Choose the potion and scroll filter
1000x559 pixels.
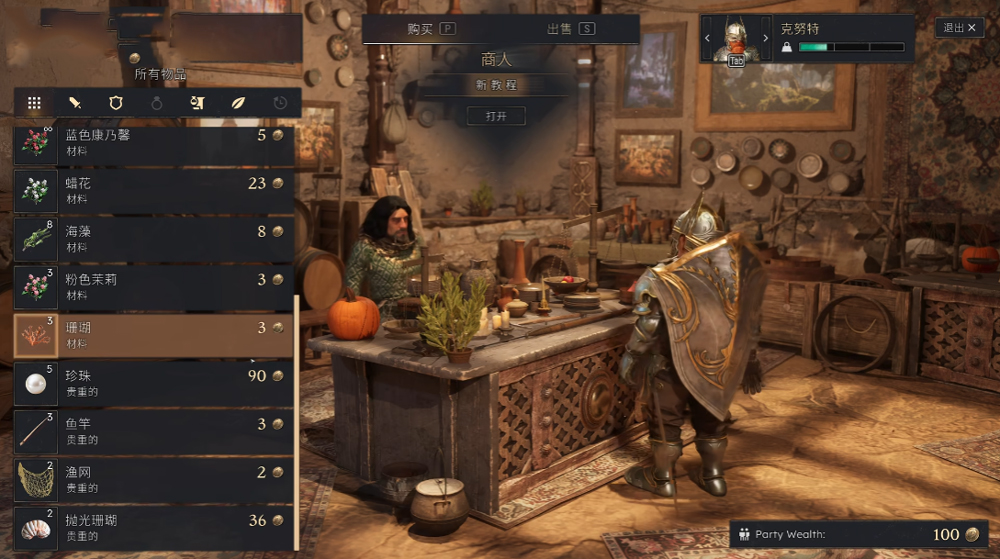[x=197, y=102]
